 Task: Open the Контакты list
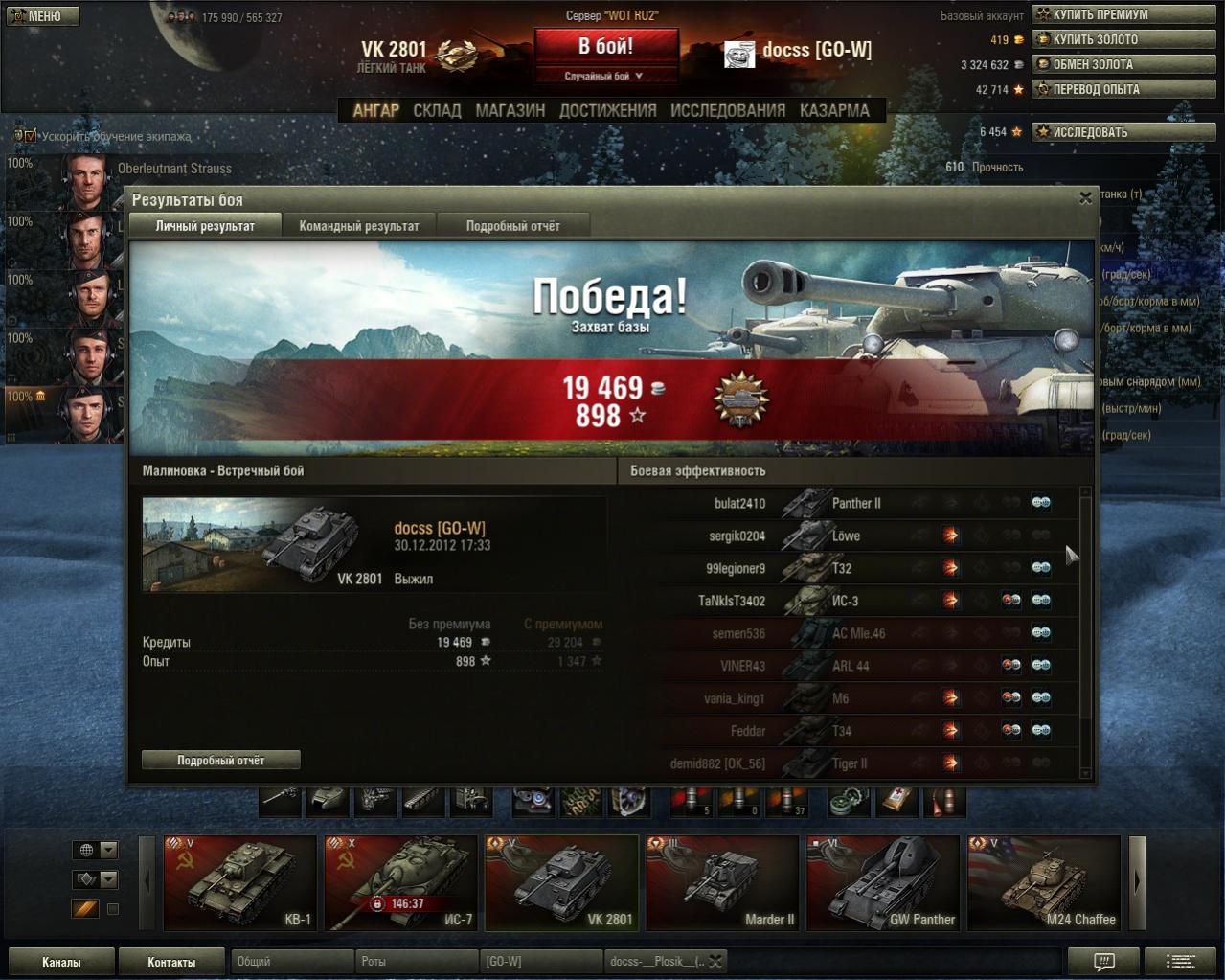pyautogui.click(x=171, y=962)
